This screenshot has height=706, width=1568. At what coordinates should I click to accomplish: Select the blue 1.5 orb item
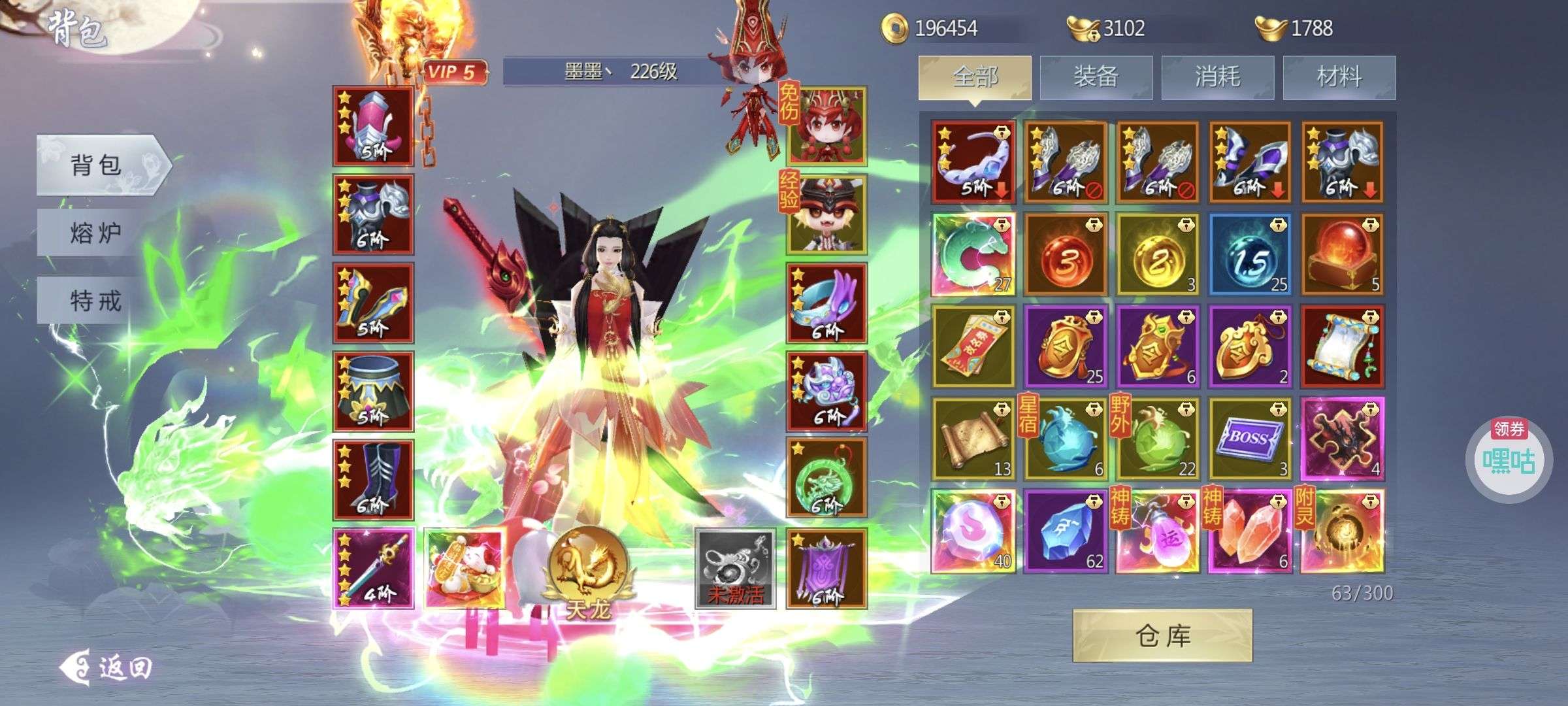1249,254
